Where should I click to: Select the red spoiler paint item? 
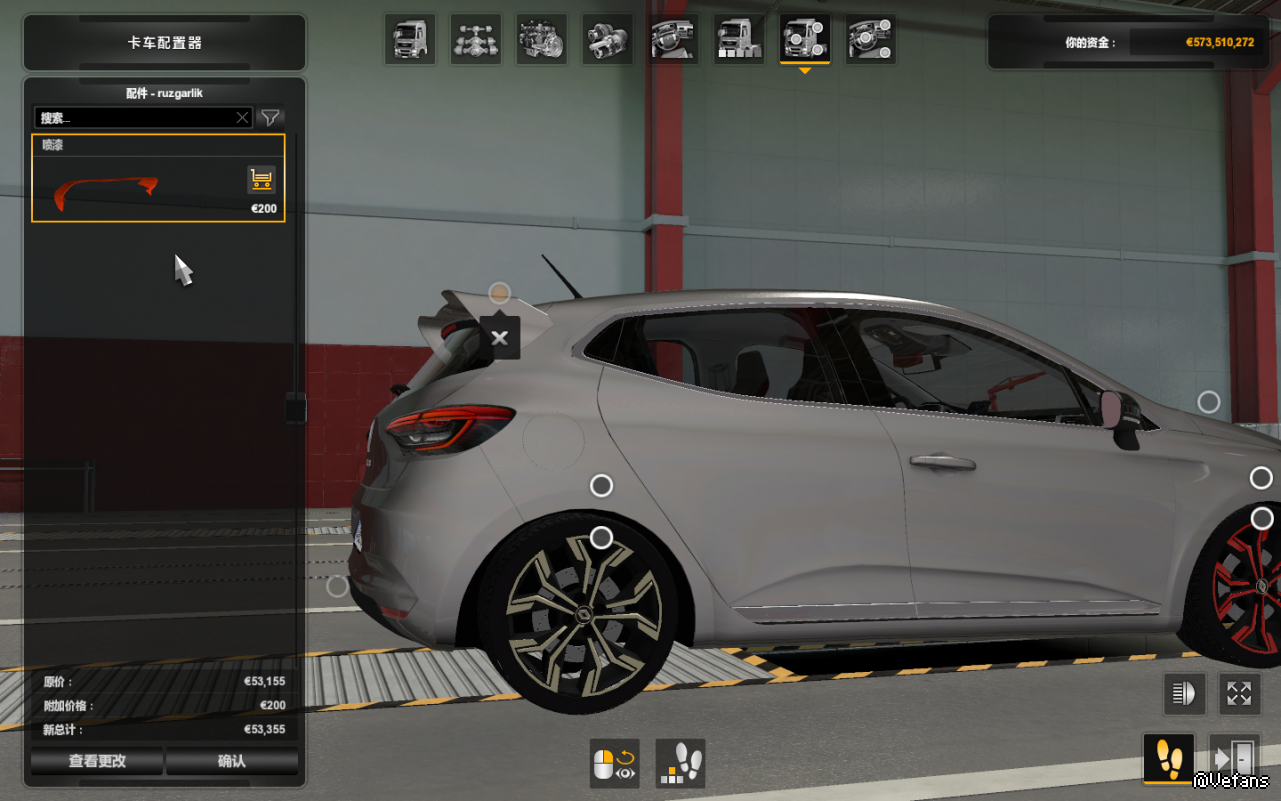point(108,189)
